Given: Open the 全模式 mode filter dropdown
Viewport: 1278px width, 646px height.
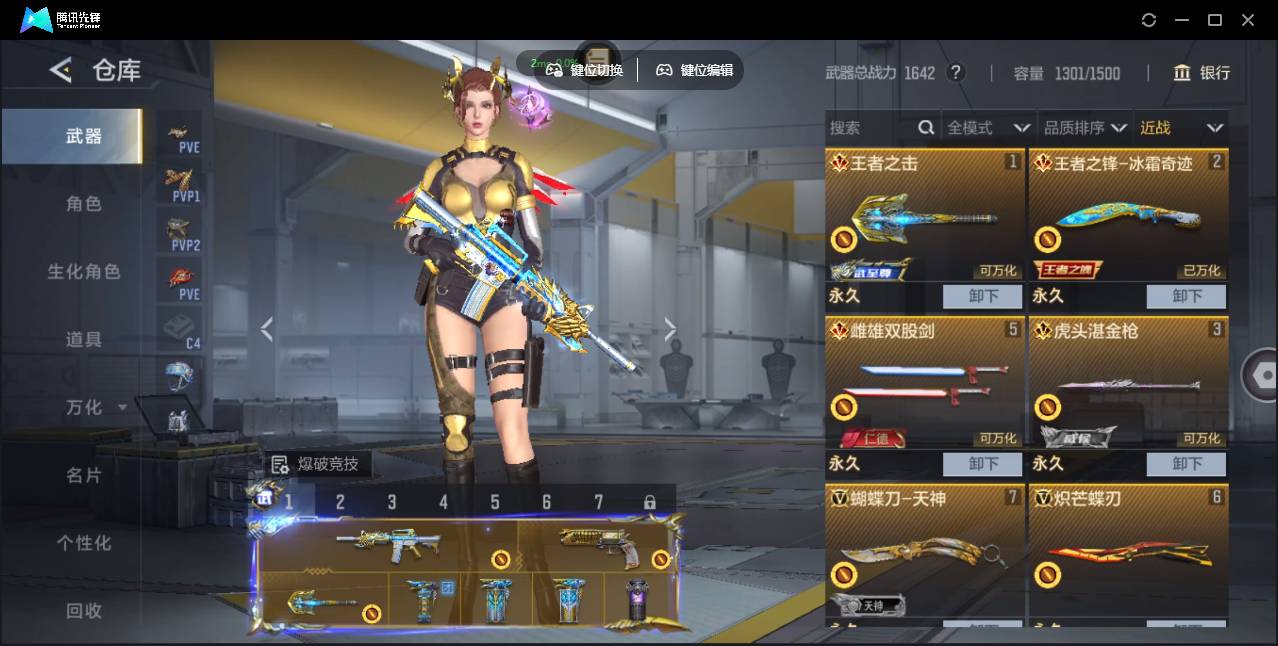Looking at the screenshot, I should click(x=988, y=128).
